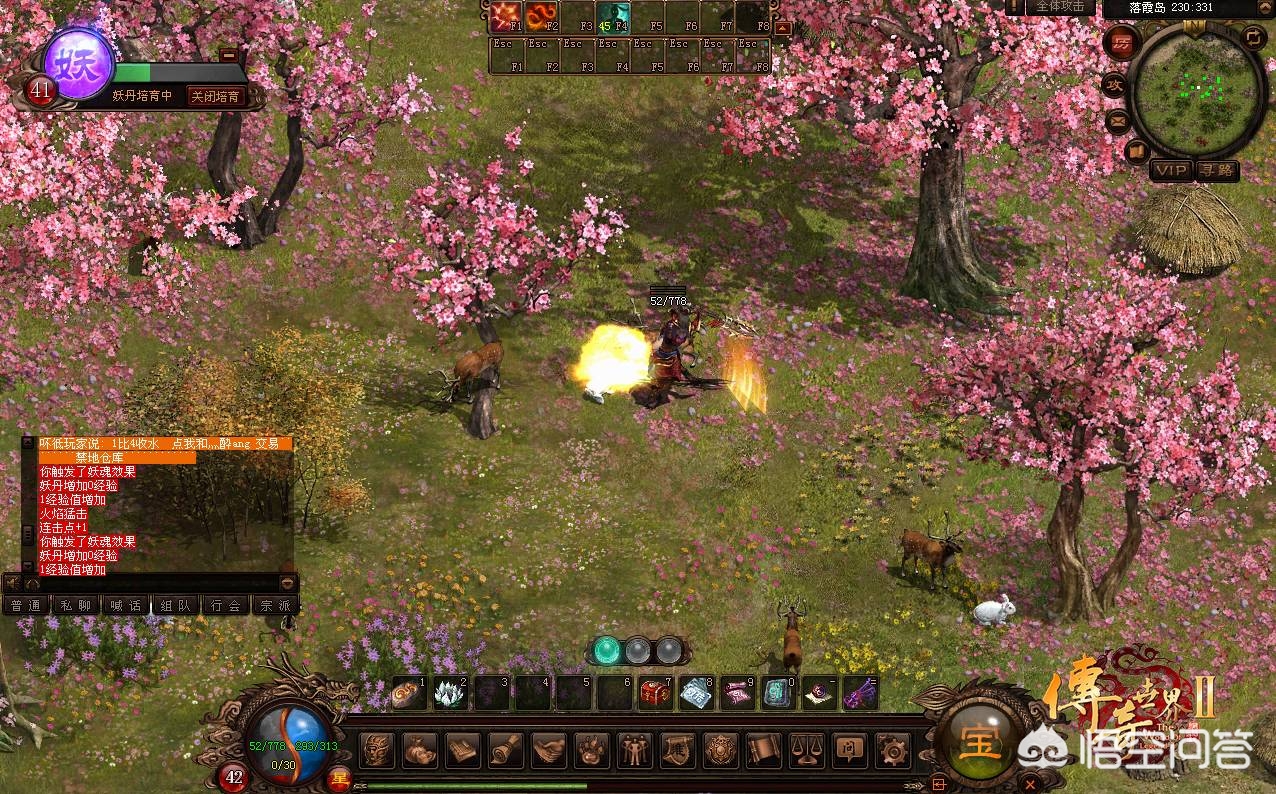This screenshot has height=794, width=1276.
Task: Open the mail envelope icon
Action: (x=1118, y=121)
